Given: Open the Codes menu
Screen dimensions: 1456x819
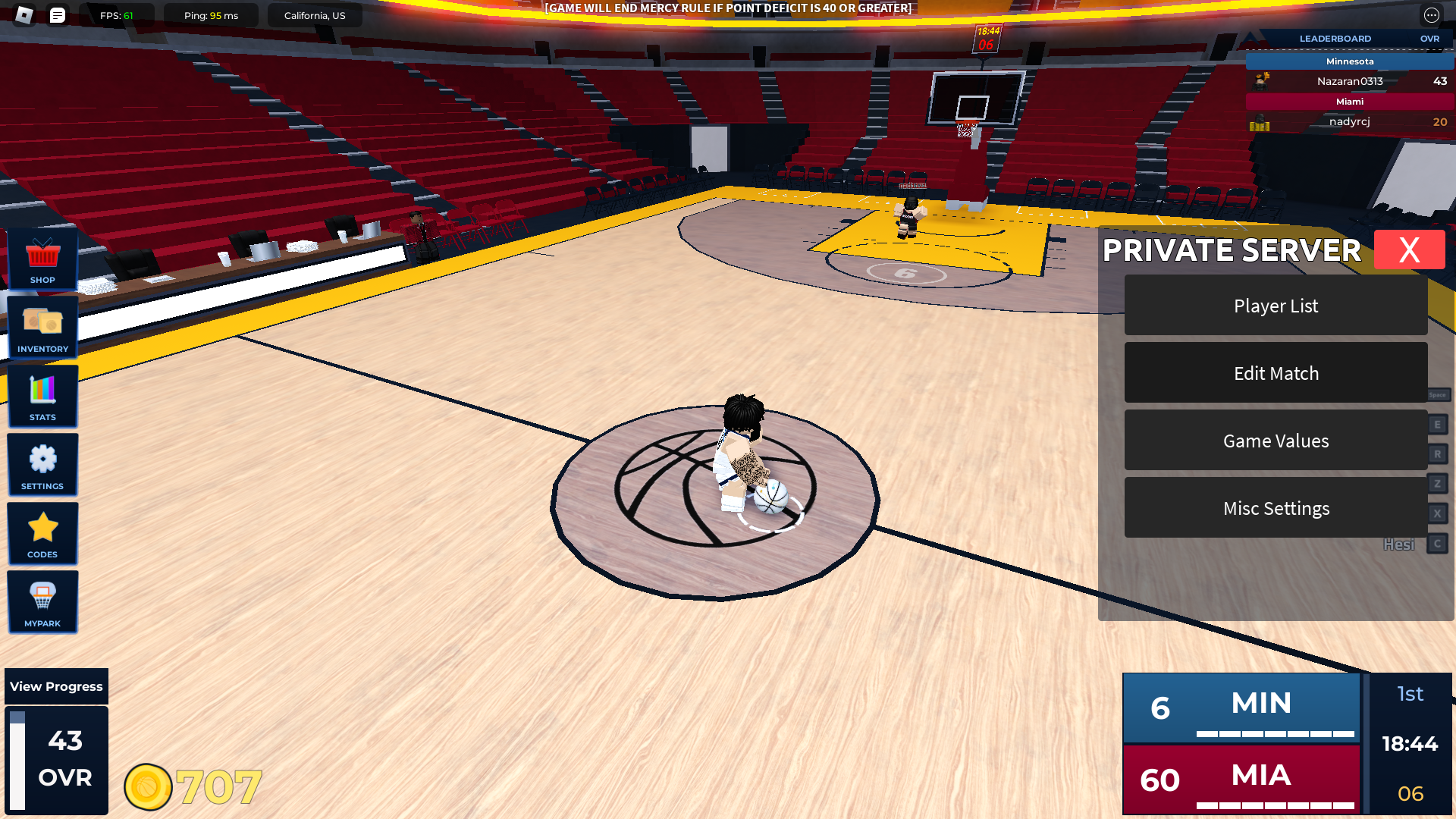Looking at the screenshot, I should point(42,534).
